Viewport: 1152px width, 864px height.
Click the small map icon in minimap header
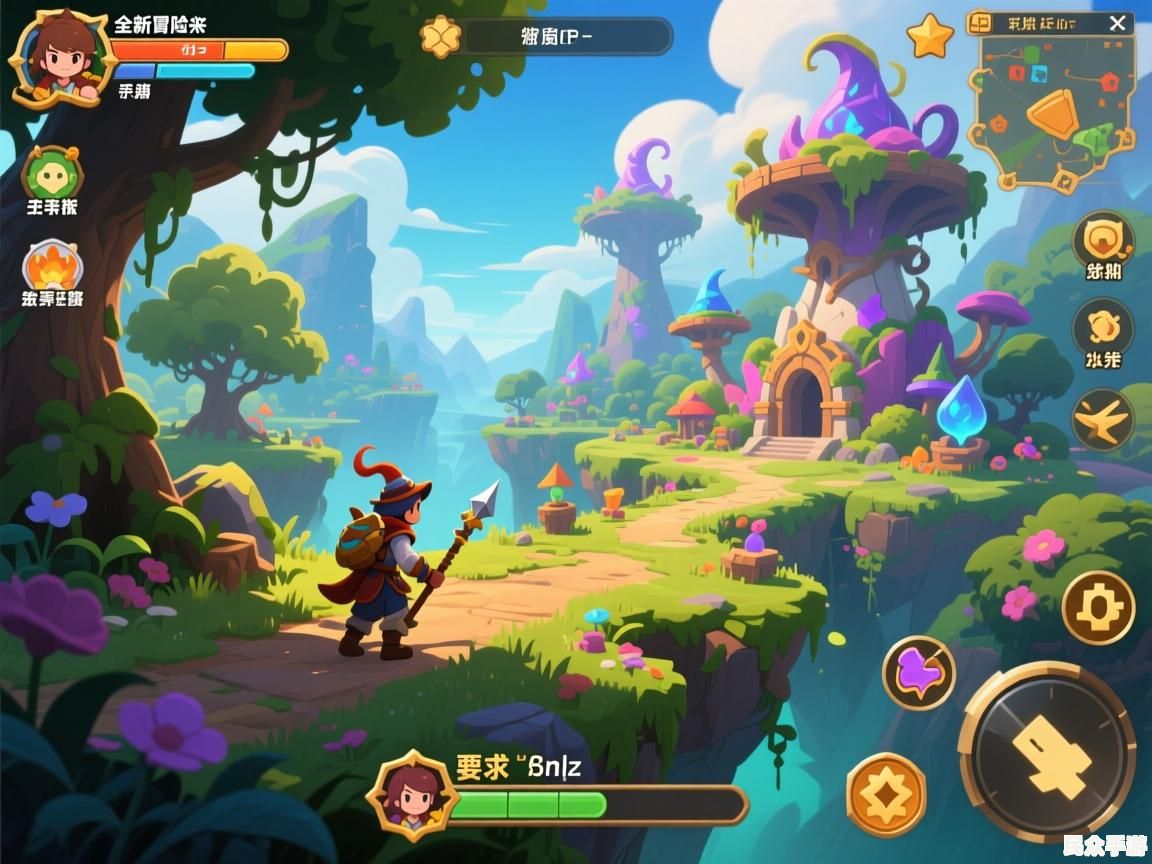[x=980, y=23]
